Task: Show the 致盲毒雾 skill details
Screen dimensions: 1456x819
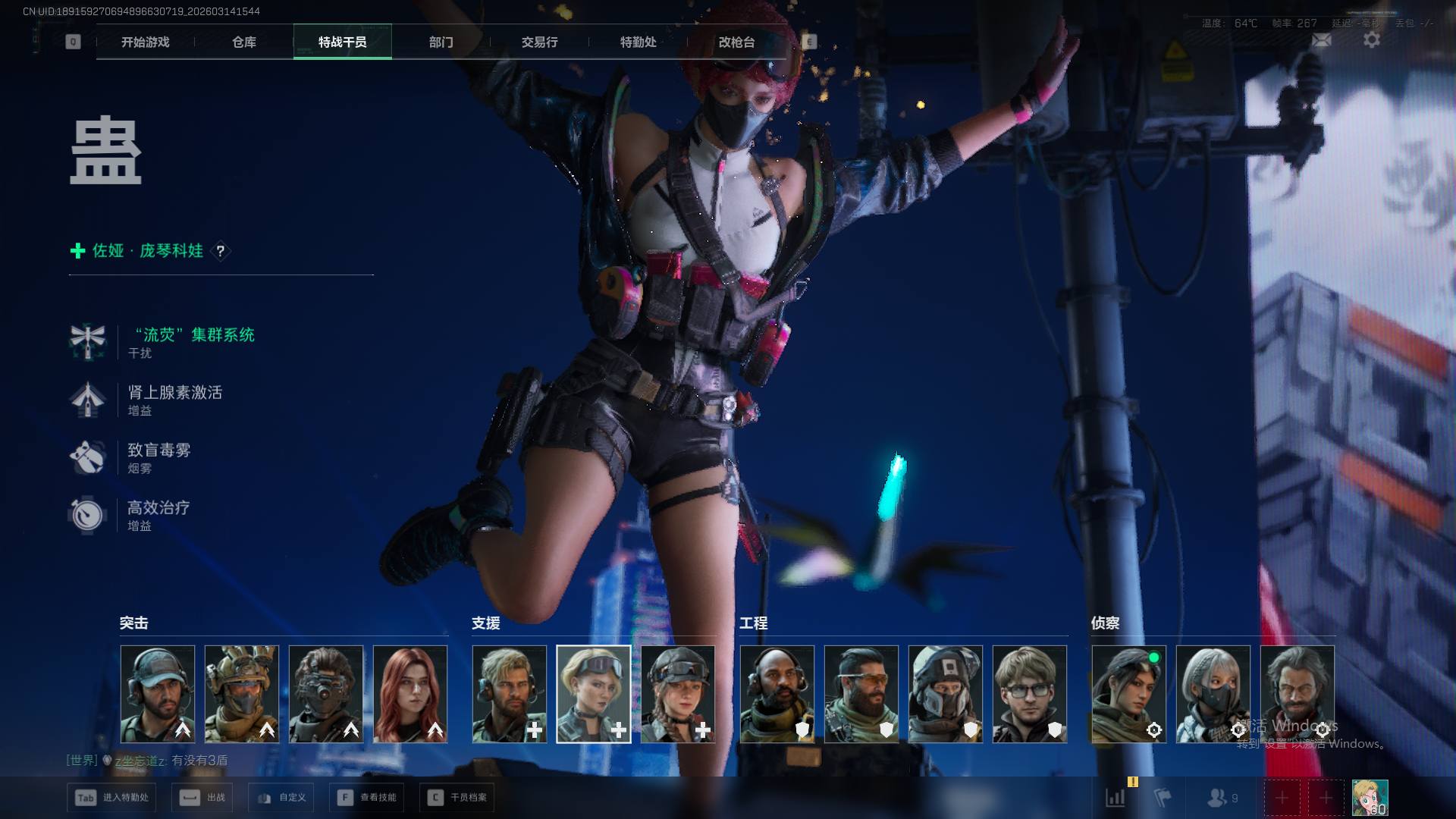Action: tap(158, 450)
